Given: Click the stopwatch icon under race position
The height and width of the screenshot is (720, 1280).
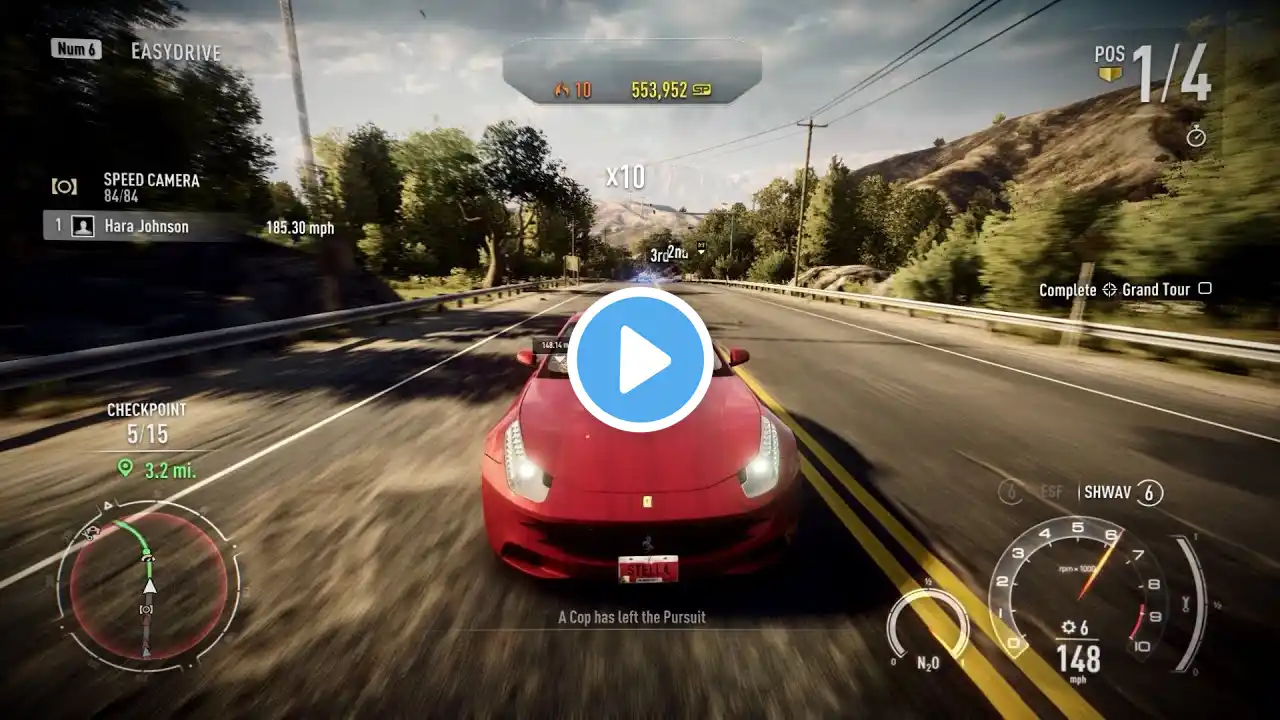Looking at the screenshot, I should click(x=1196, y=136).
